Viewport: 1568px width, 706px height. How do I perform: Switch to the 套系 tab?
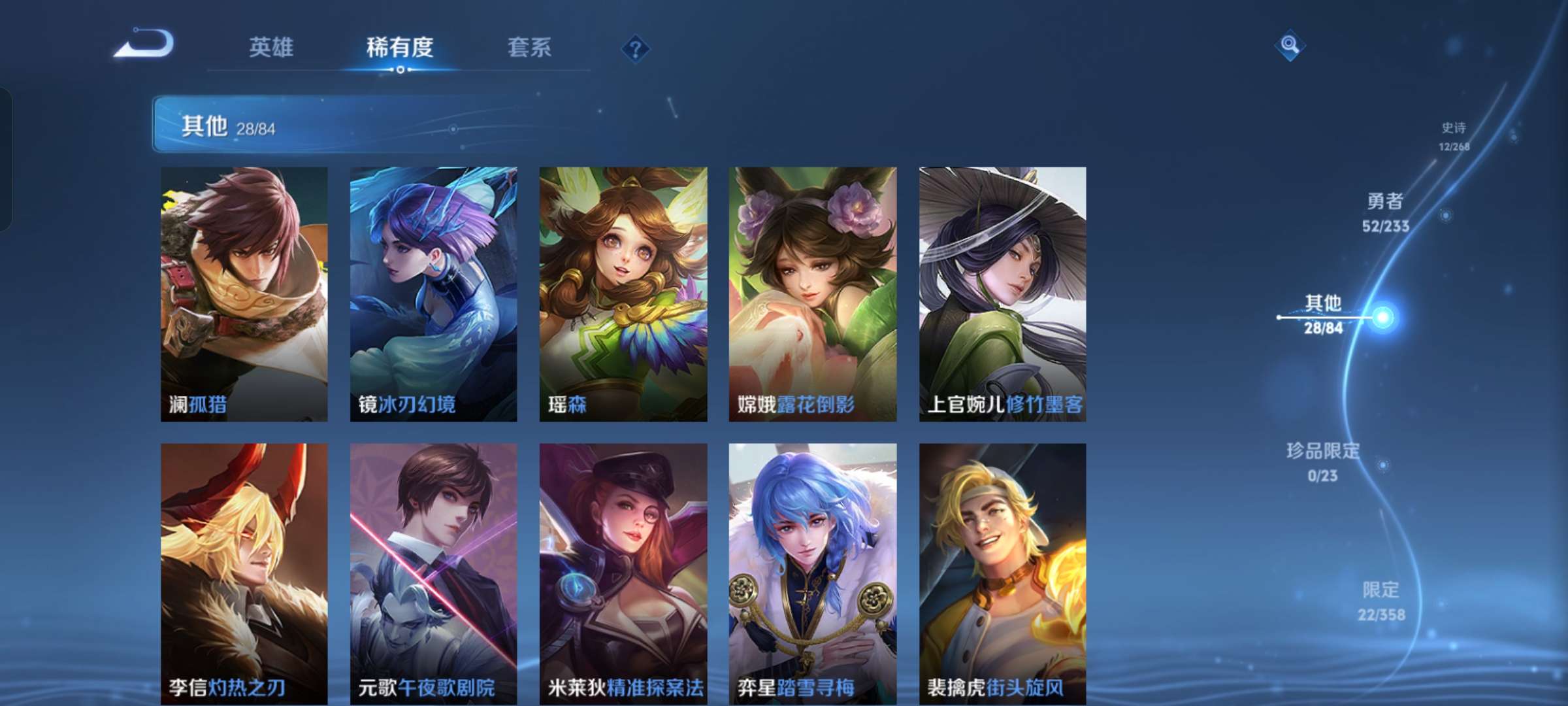pyautogui.click(x=529, y=47)
